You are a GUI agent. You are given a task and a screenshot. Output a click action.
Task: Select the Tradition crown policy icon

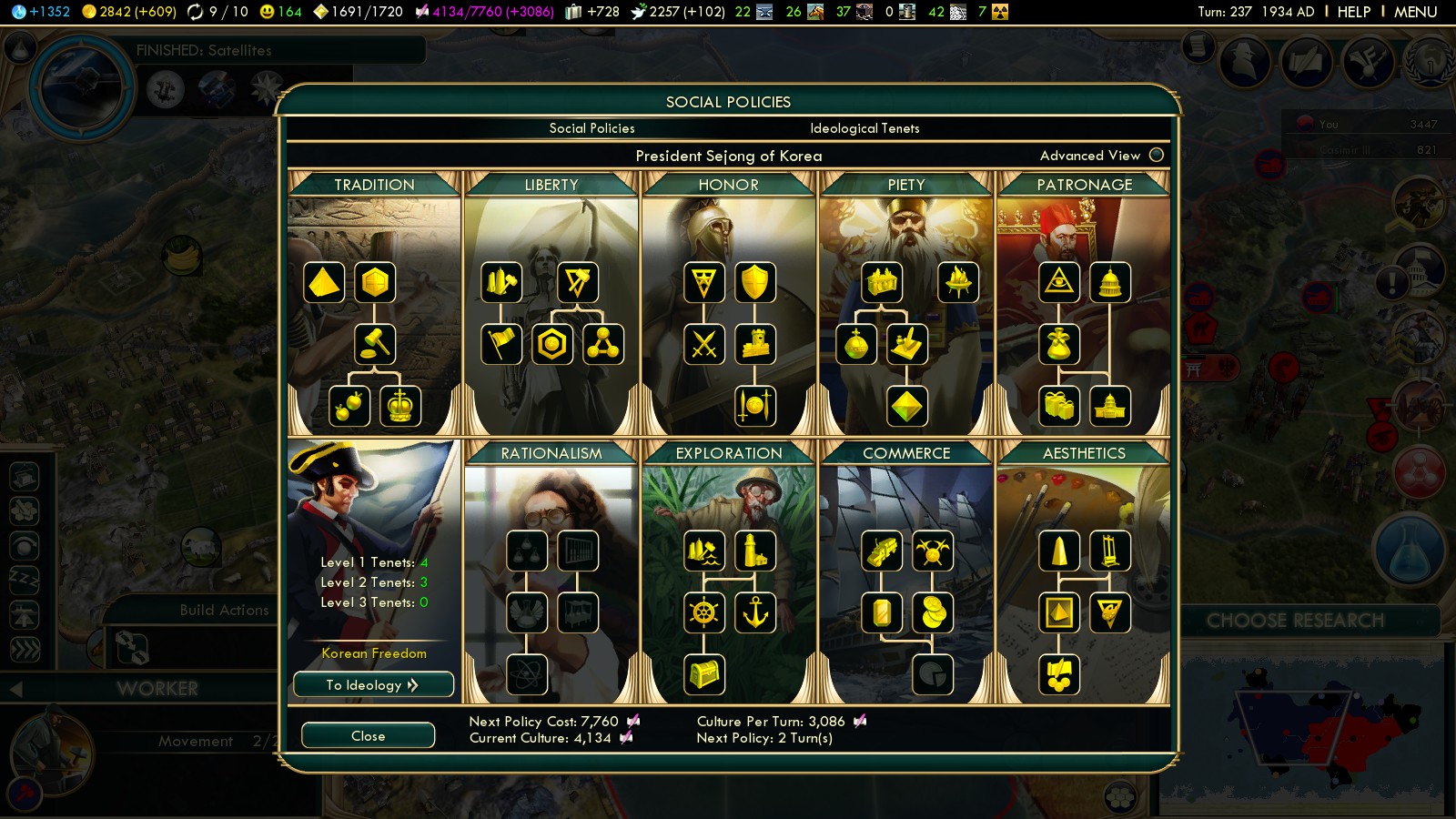(x=400, y=406)
